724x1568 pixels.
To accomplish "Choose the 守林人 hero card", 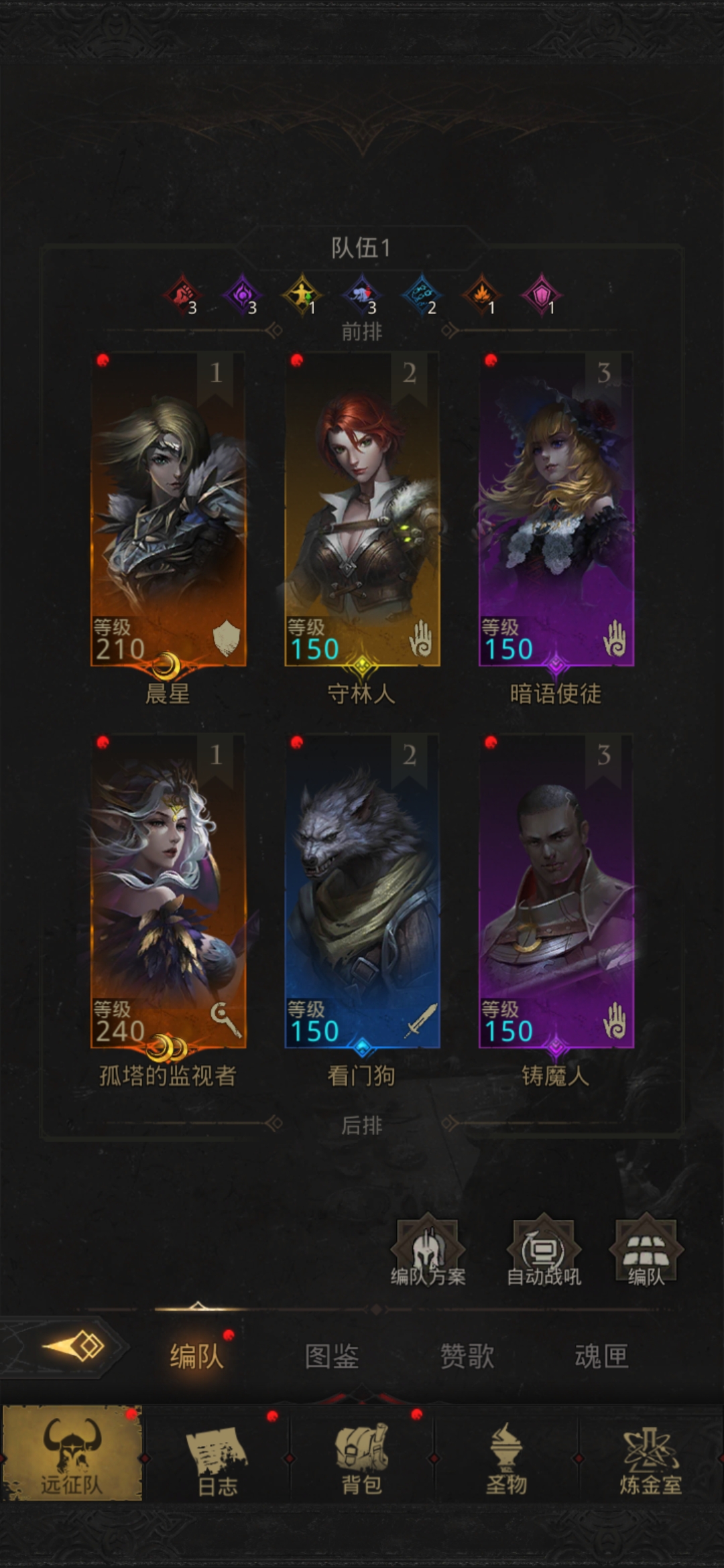I will pyautogui.click(x=362, y=509).
